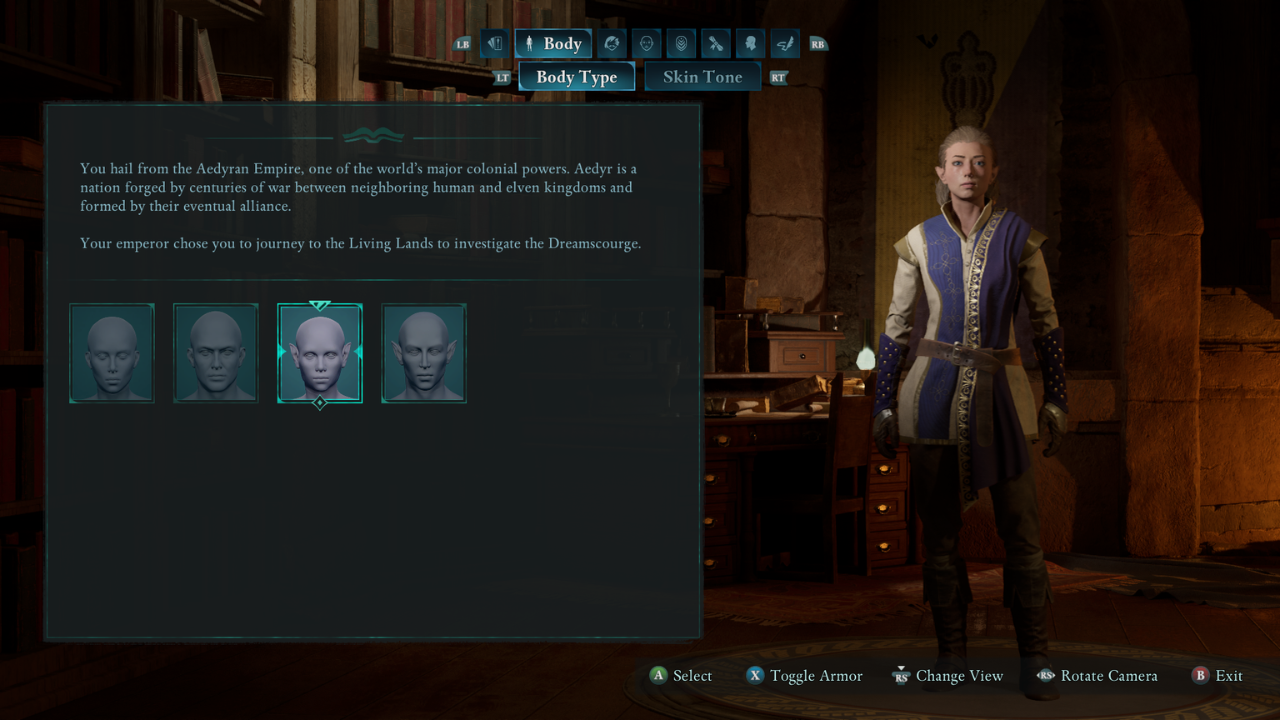The image size is (1280, 720).
Task: Click the Toggle Armor option
Action: 804,676
